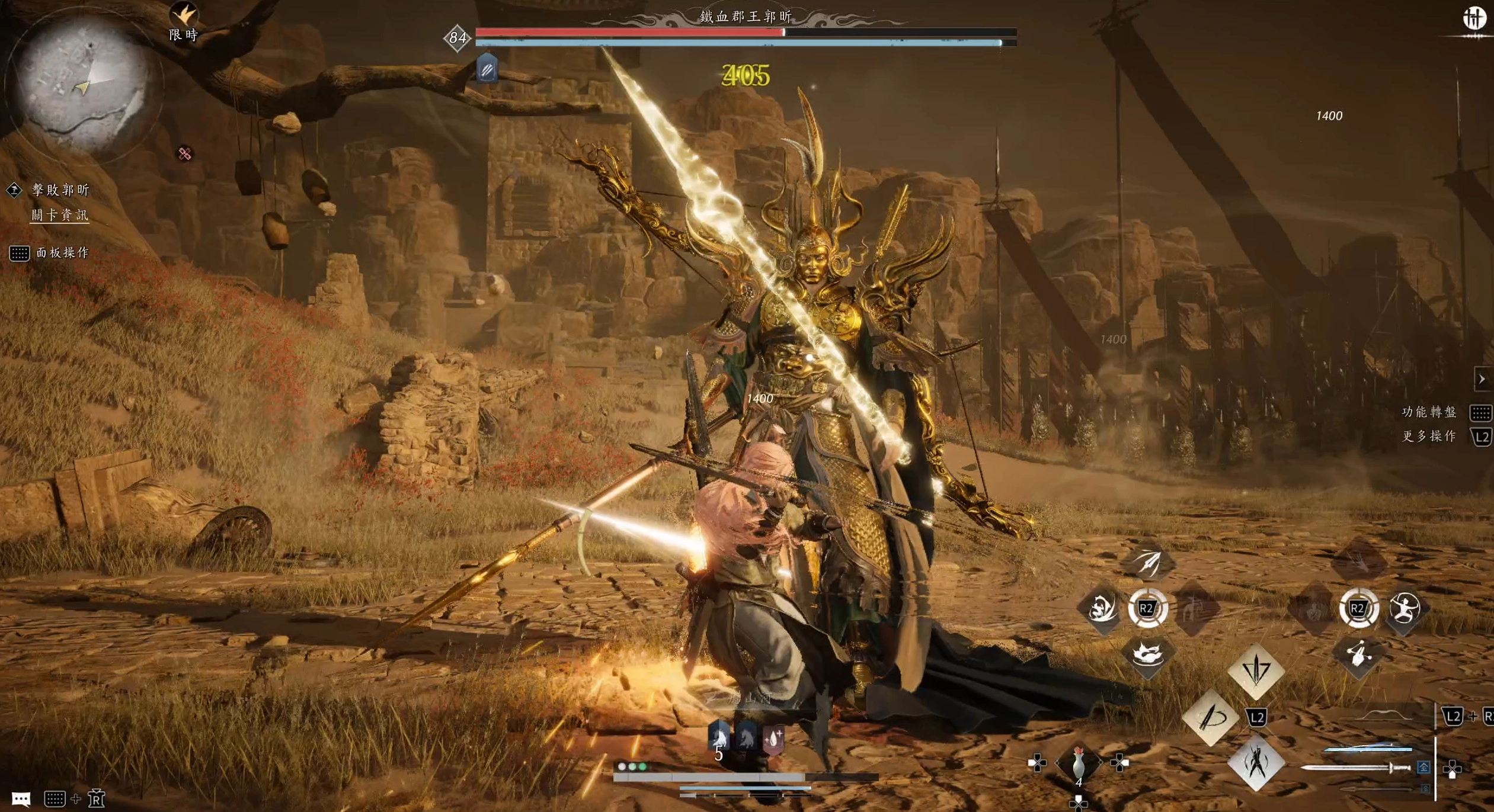Select the bow weapon slot
The image size is (1494, 812).
[x=1384, y=717]
